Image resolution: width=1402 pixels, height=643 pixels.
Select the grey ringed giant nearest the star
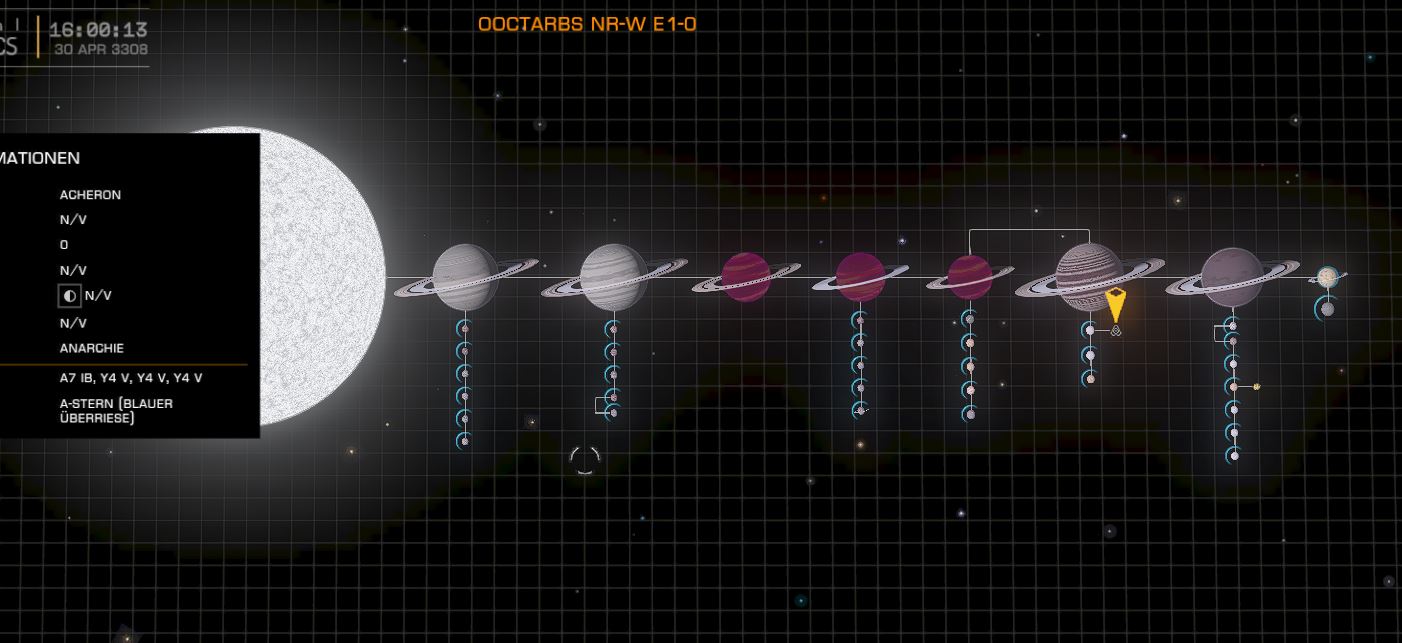[465, 277]
